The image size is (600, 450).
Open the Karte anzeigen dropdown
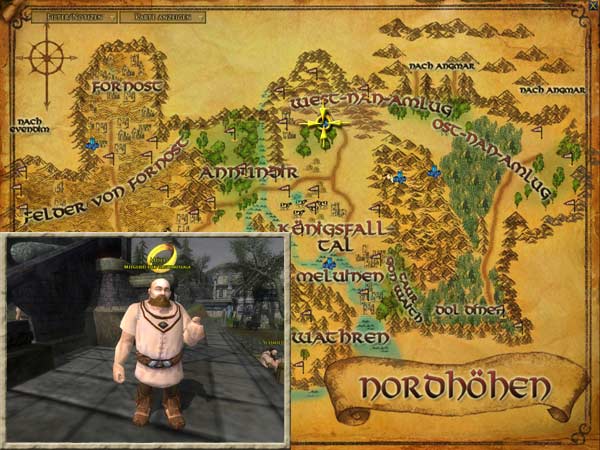coord(161,17)
